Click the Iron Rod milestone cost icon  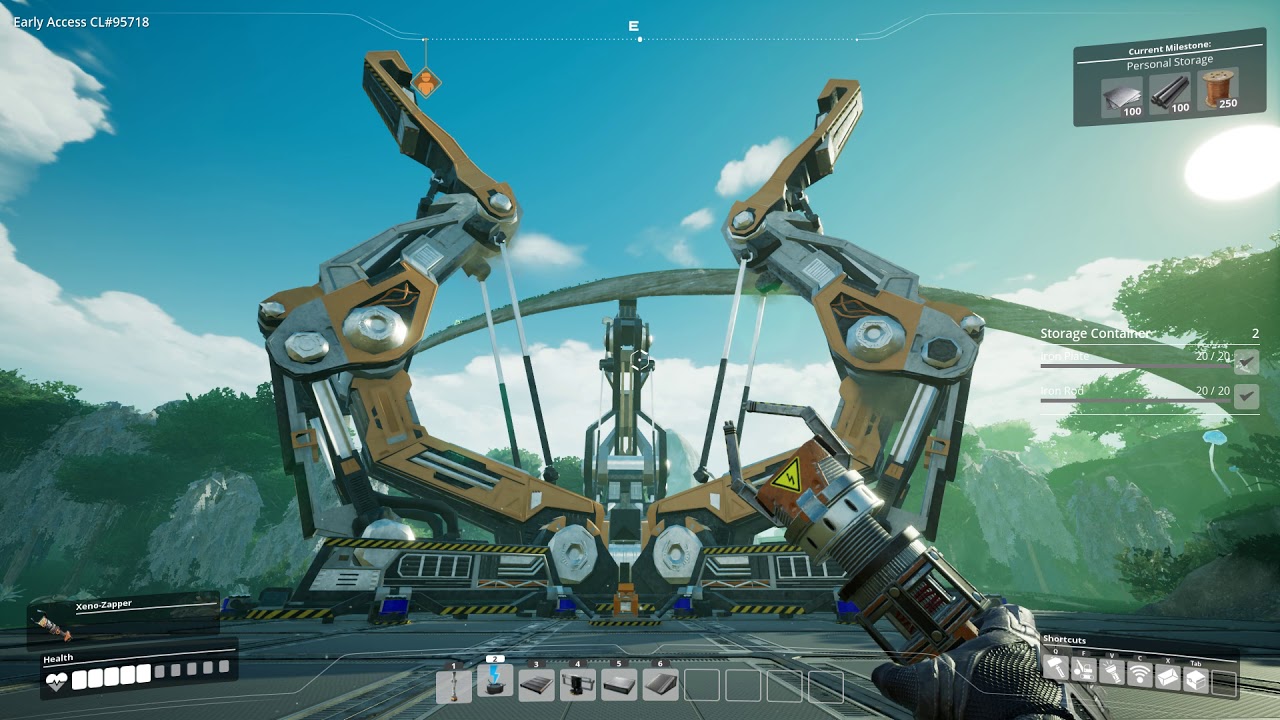click(1169, 94)
